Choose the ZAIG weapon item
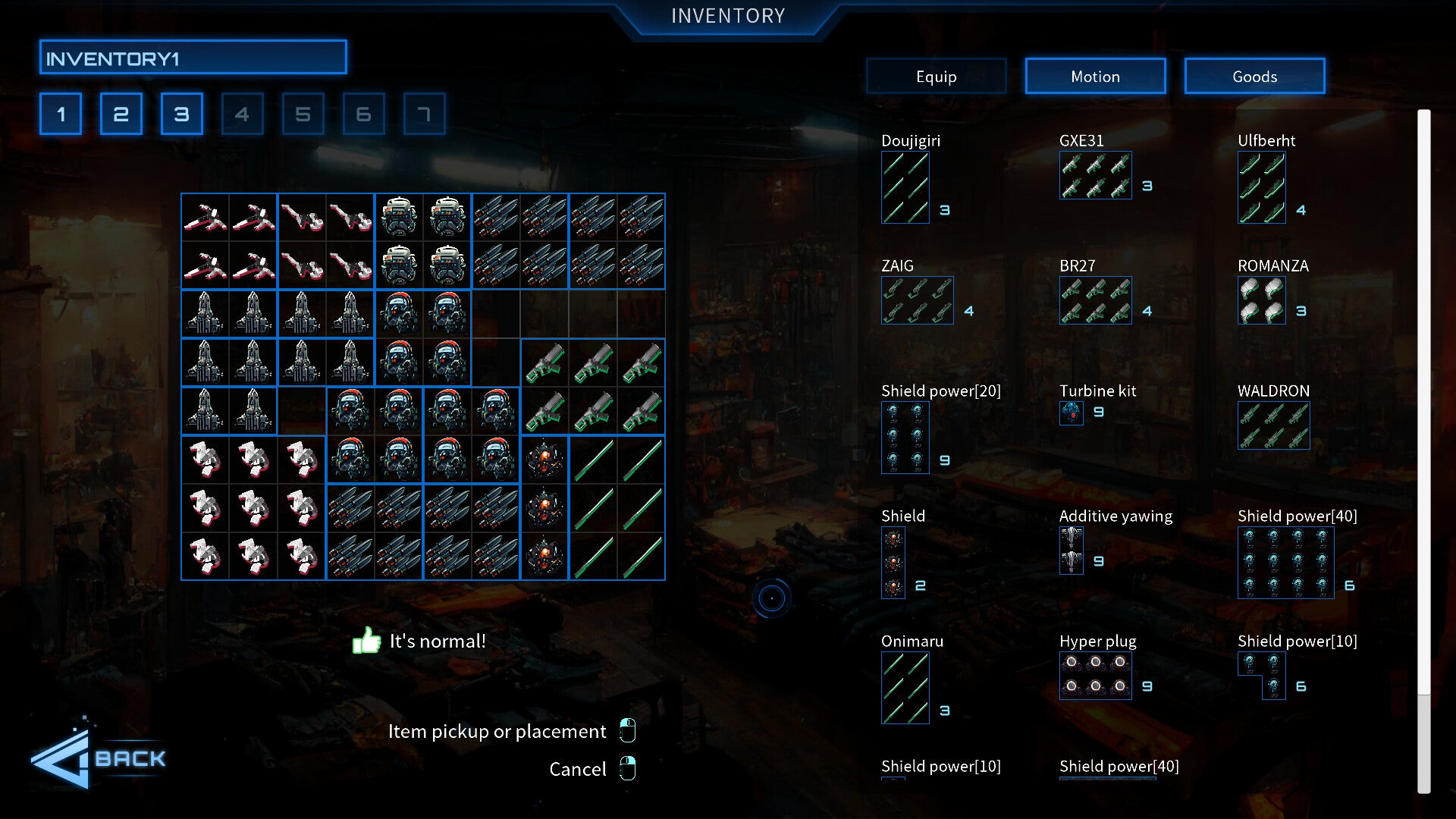Image resolution: width=1456 pixels, height=819 pixels. pyautogui.click(x=917, y=300)
